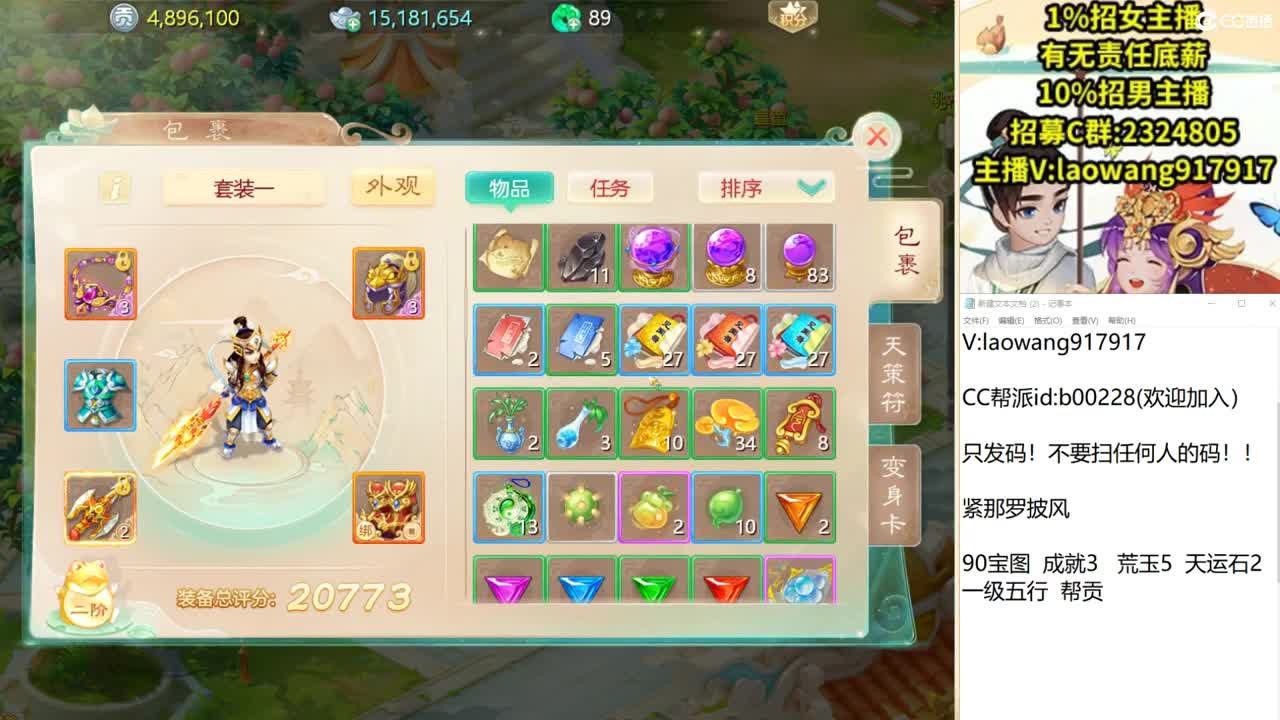Open the 排序 sort dropdown
Image resolution: width=1280 pixels, height=720 pixels.
765,187
